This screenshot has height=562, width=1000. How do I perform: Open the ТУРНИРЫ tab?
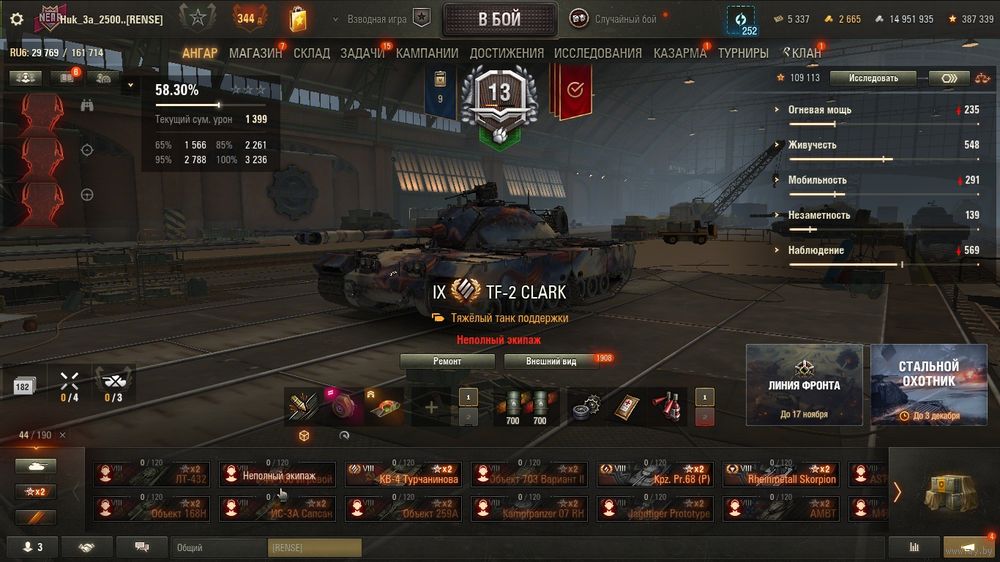743,53
